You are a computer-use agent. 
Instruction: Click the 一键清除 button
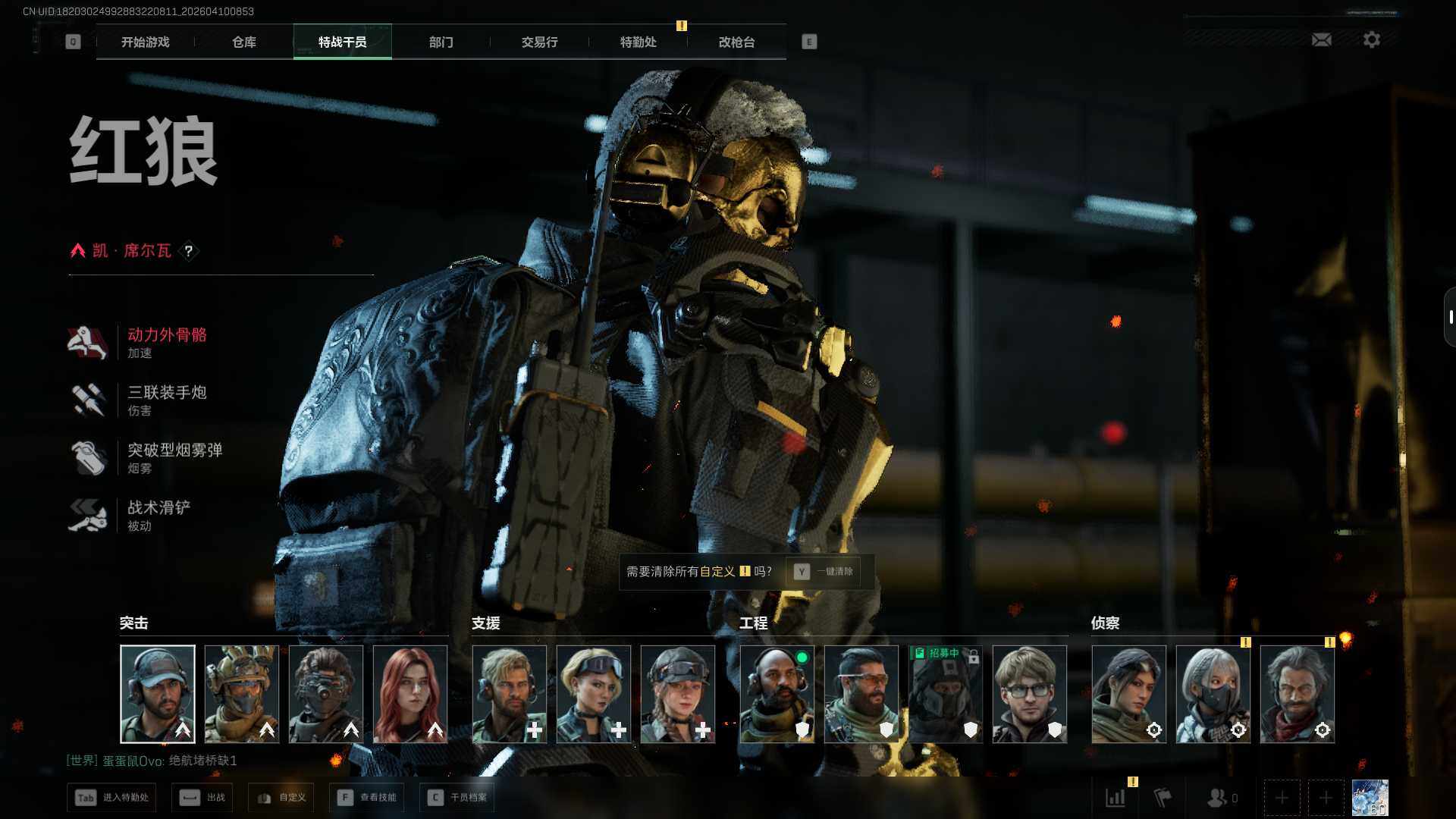824,572
